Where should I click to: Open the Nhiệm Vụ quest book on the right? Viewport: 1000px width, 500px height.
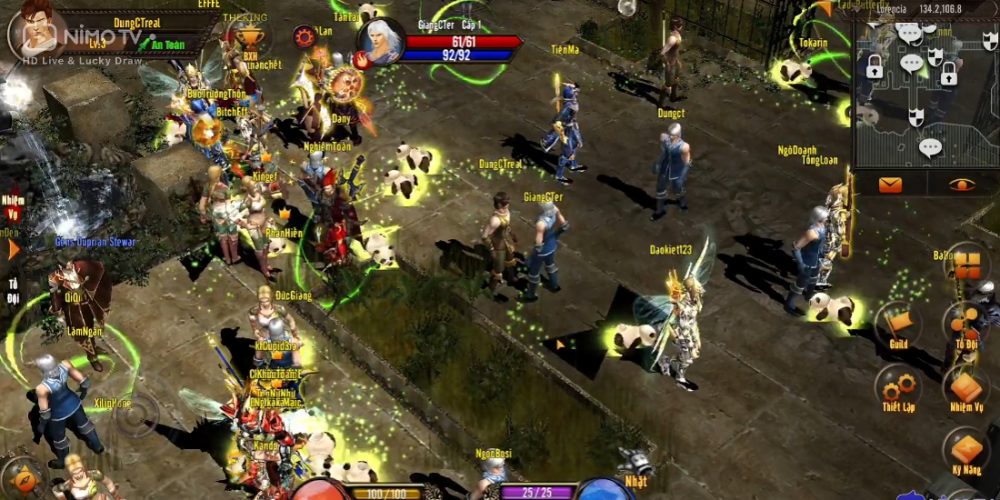coord(964,388)
